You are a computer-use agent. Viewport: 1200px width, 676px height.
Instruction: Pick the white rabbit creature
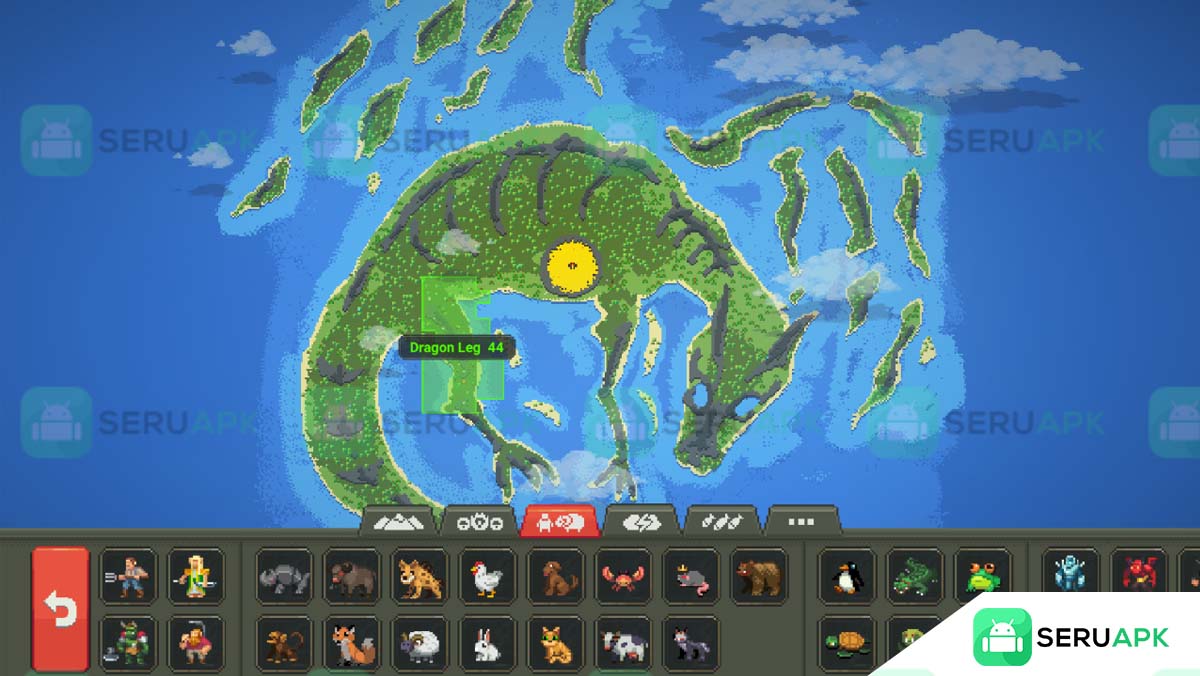pyautogui.click(x=487, y=643)
